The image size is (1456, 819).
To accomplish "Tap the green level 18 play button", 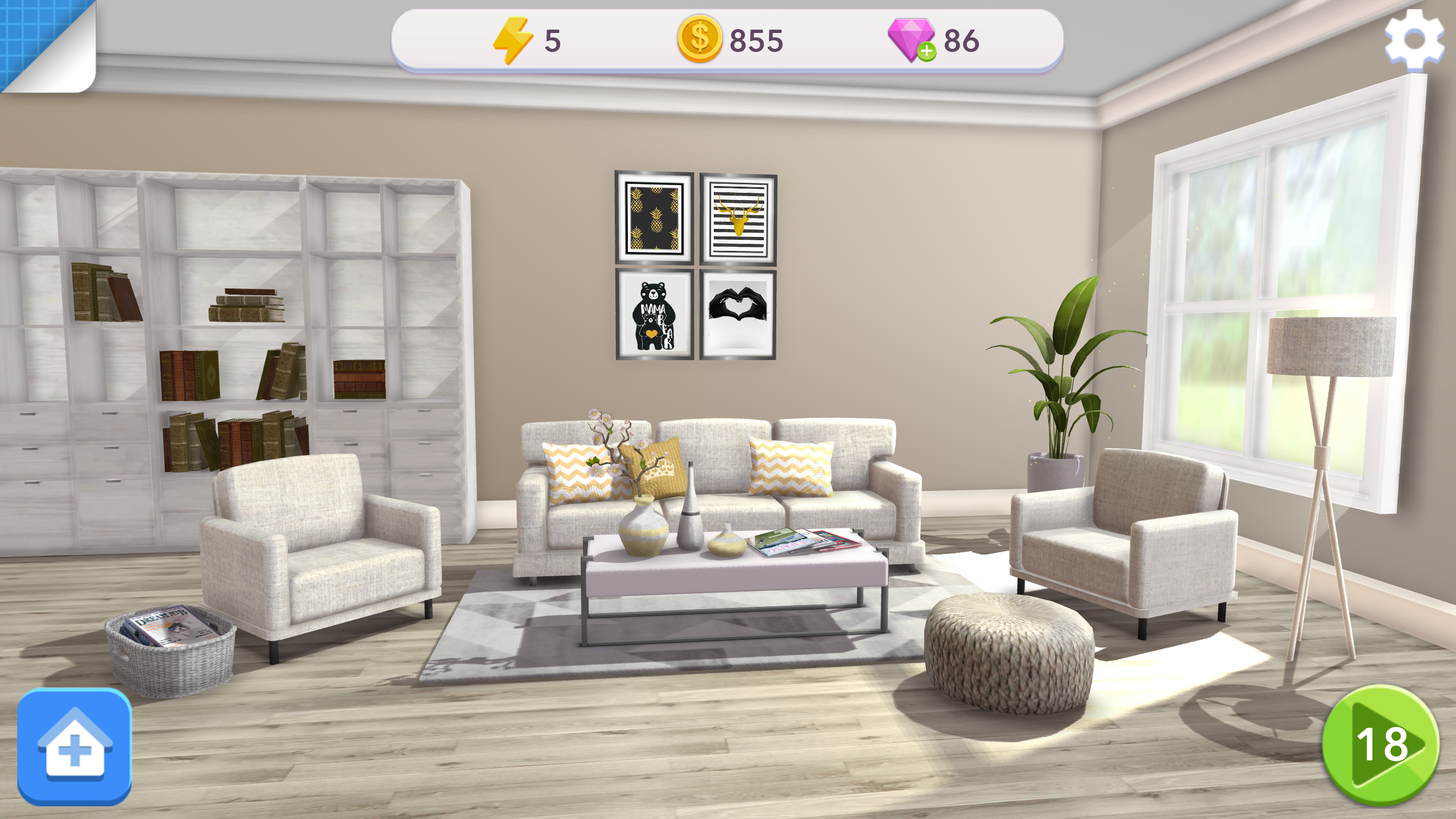I will point(1381,745).
